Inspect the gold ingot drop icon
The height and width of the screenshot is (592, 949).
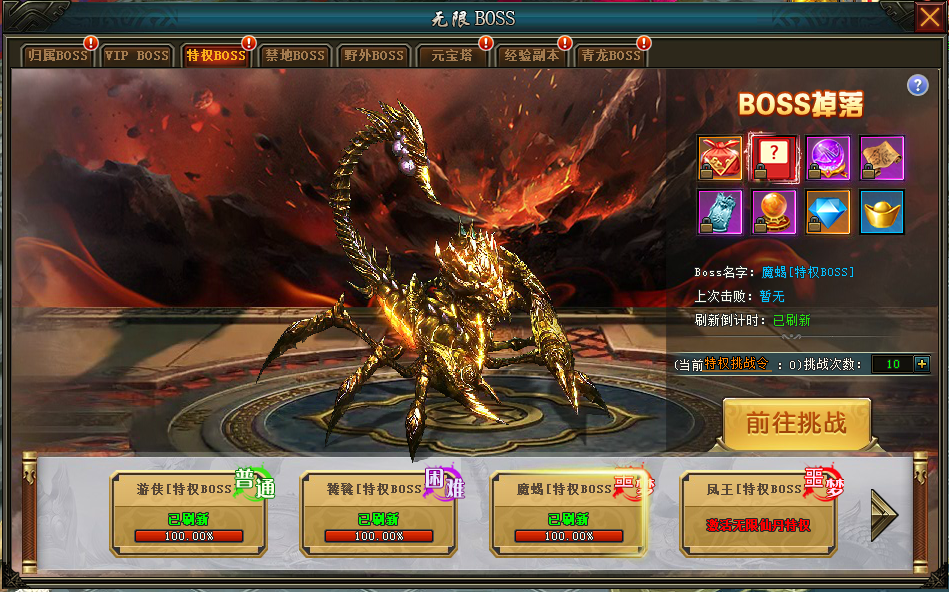(x=882, y=211)
